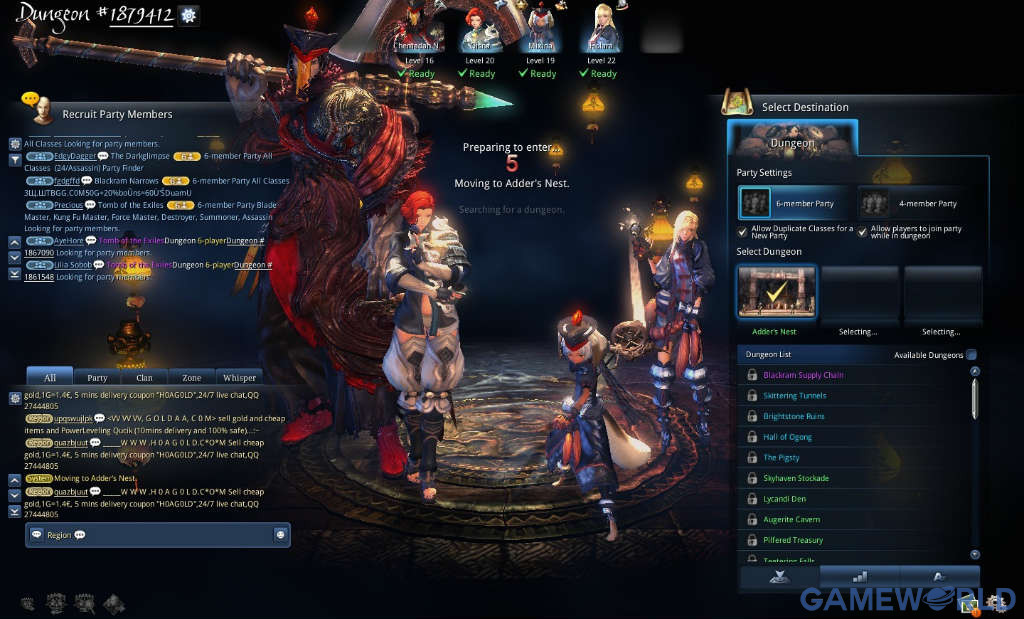This screenshot has height=619, width=1024.
Task: Select the Adder's Nest dungeon thumbnail
Action: pyautogui.click(x=776, y=292)
